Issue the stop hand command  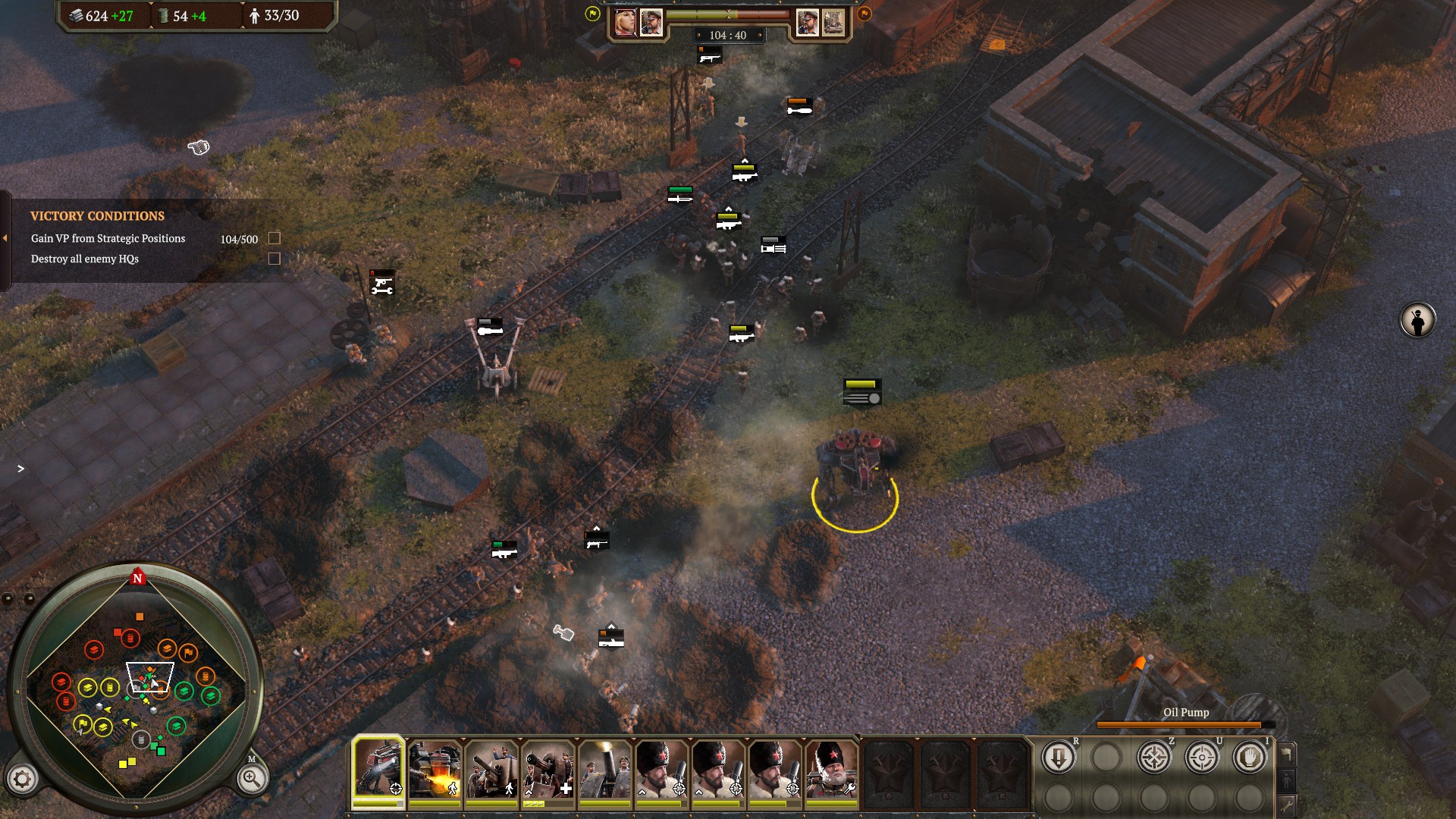[1249, 758]
